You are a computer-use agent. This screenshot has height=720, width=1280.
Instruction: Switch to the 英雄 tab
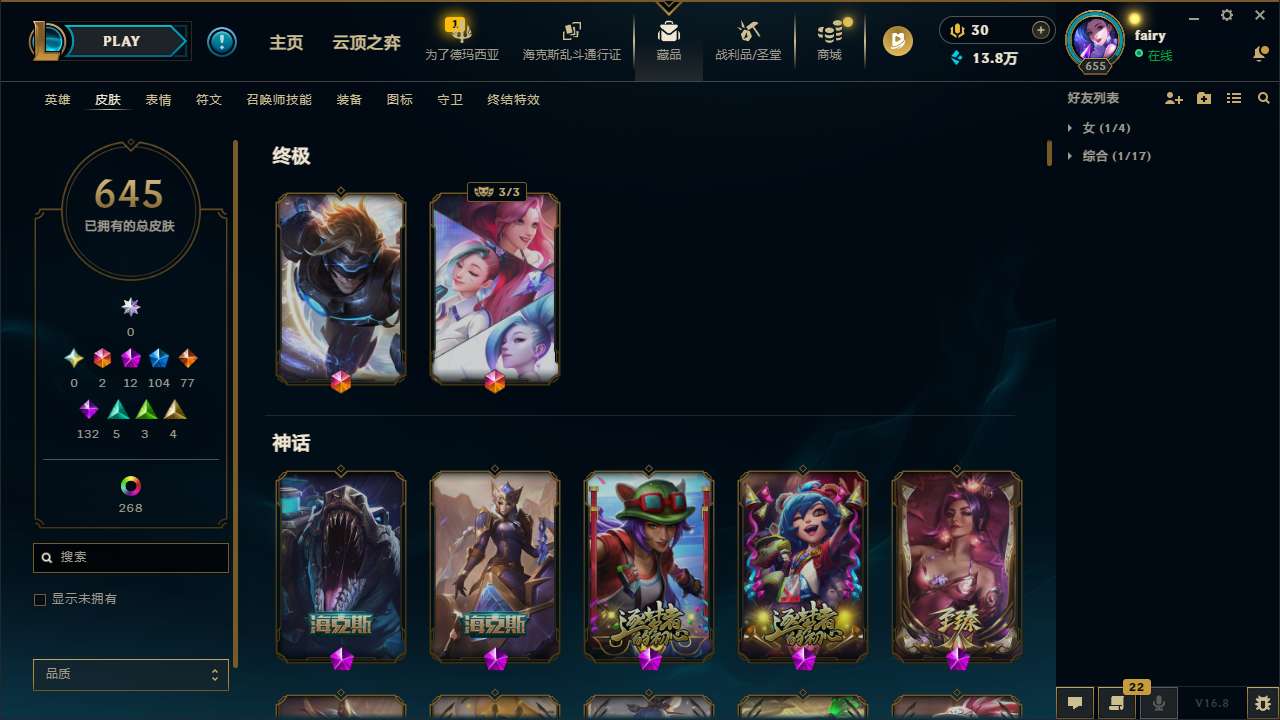click(57, 99)
